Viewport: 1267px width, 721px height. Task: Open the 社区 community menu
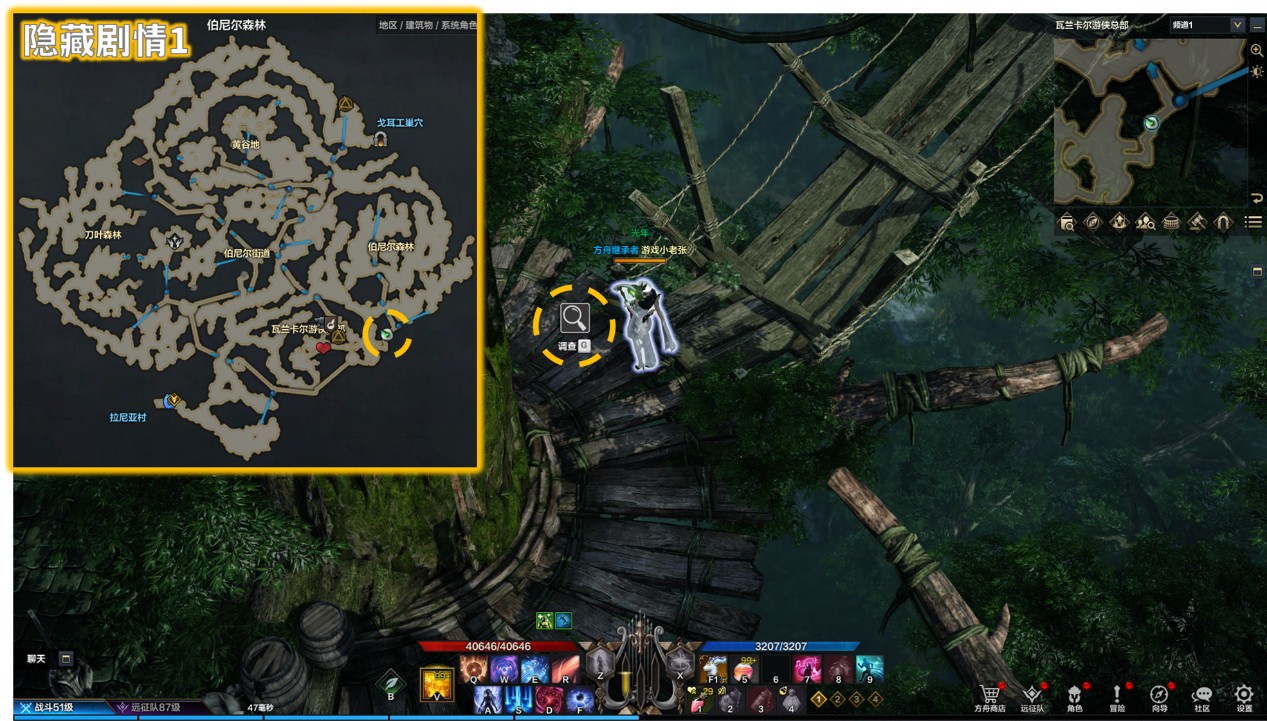pos(1202,695)
